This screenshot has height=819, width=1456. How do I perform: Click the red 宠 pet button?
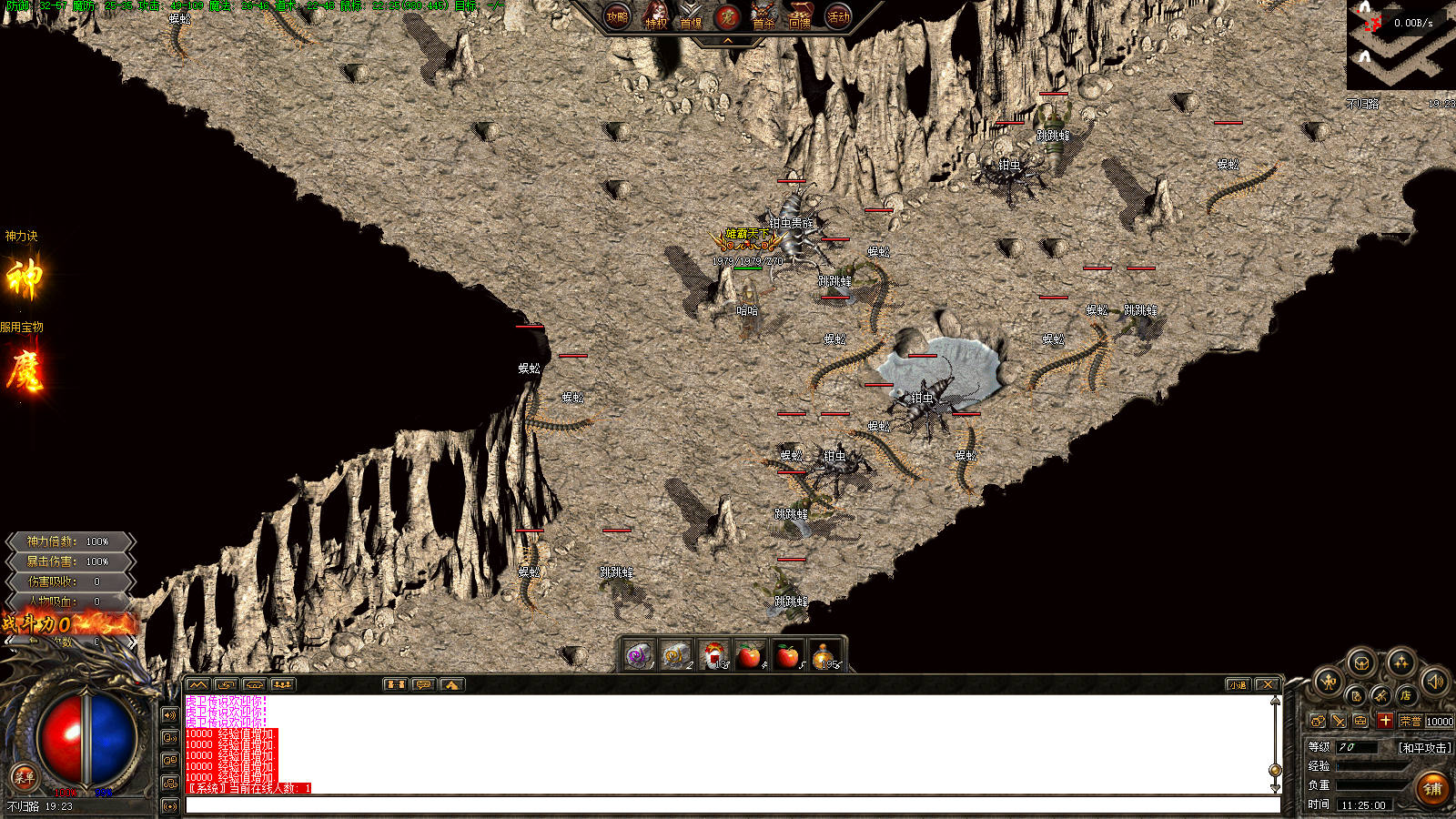click(x=727, y=16)
